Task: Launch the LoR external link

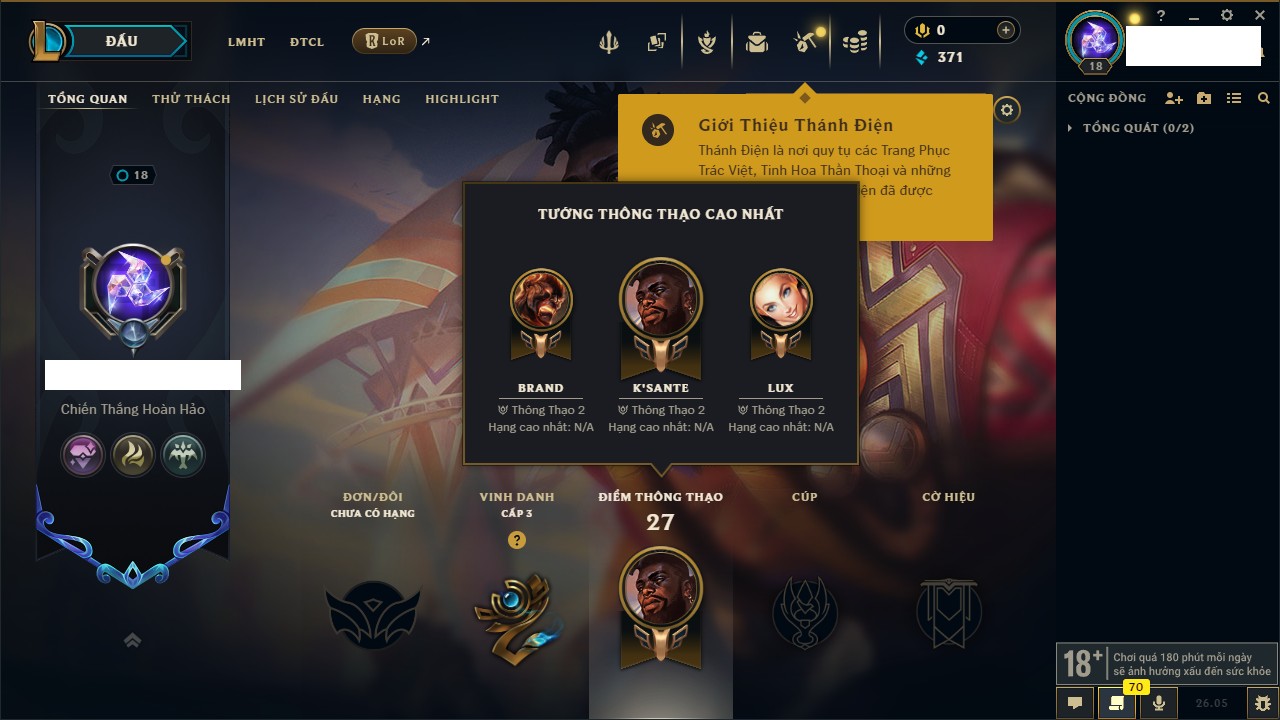Action: (x=385, y=41)
